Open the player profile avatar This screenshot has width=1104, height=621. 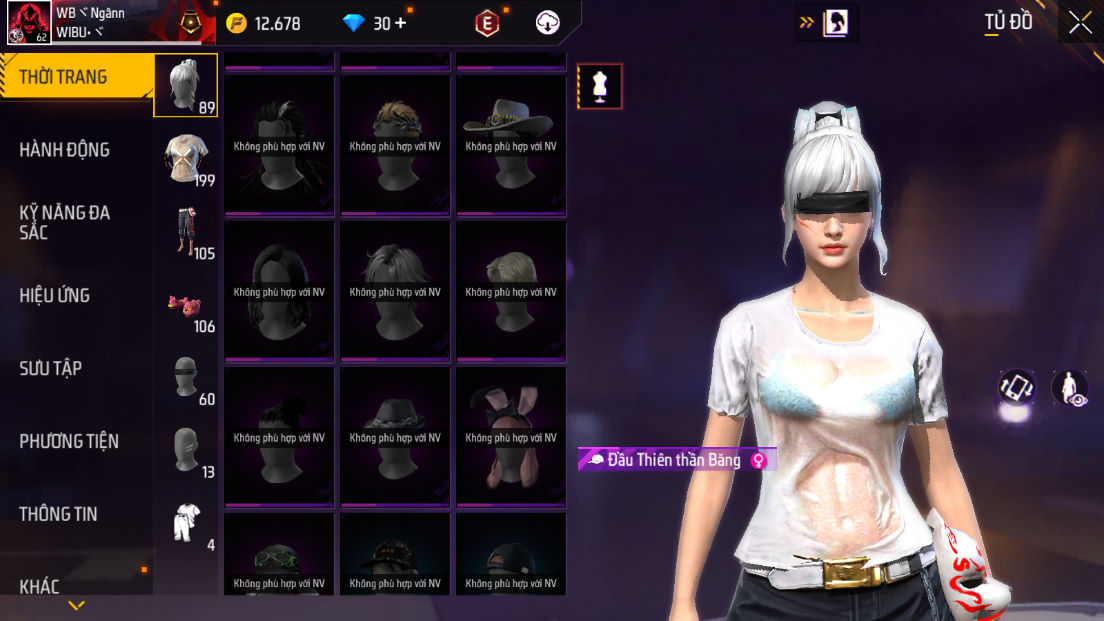click(x=30, y=23)
